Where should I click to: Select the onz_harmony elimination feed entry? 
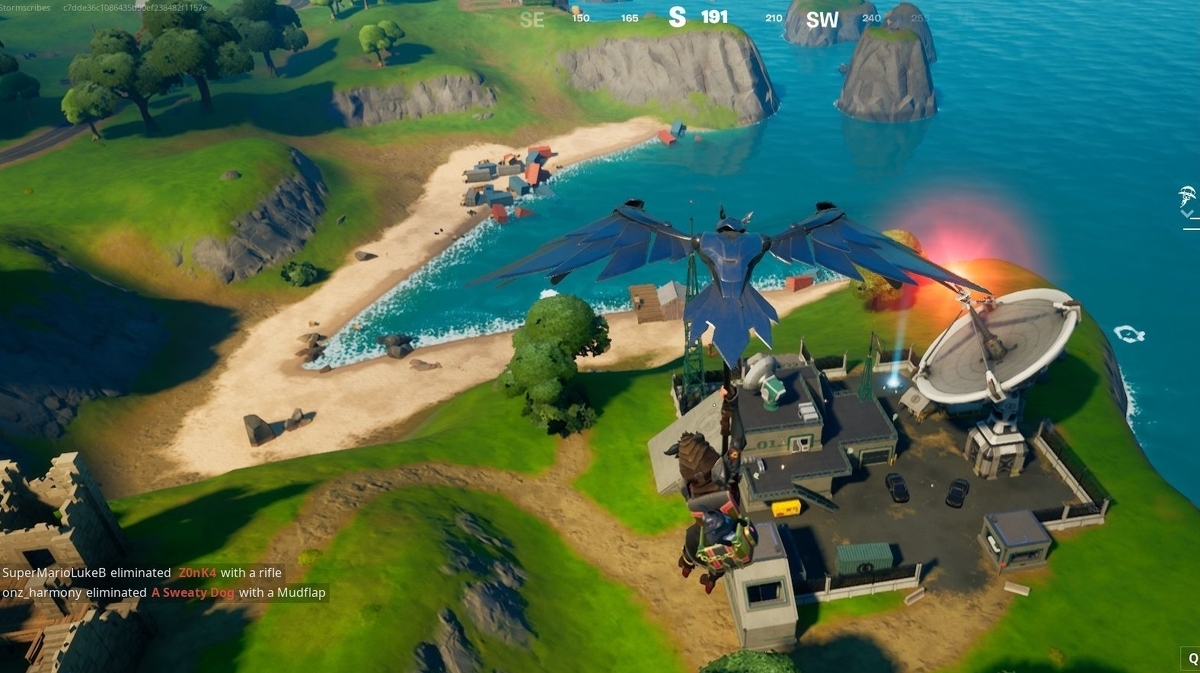[164, 592]
